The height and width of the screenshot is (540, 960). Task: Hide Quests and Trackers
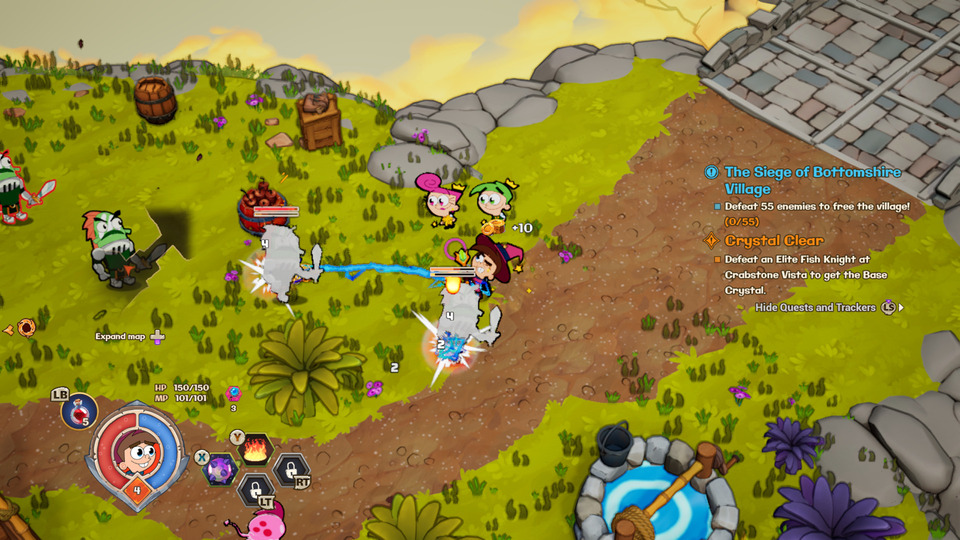[816, 308]
